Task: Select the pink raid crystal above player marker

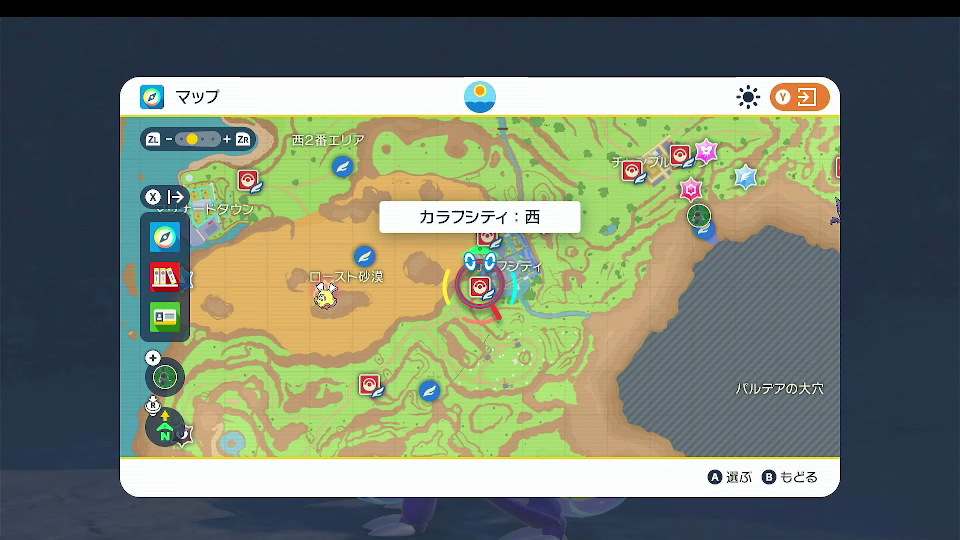Action: click(690, 188)
